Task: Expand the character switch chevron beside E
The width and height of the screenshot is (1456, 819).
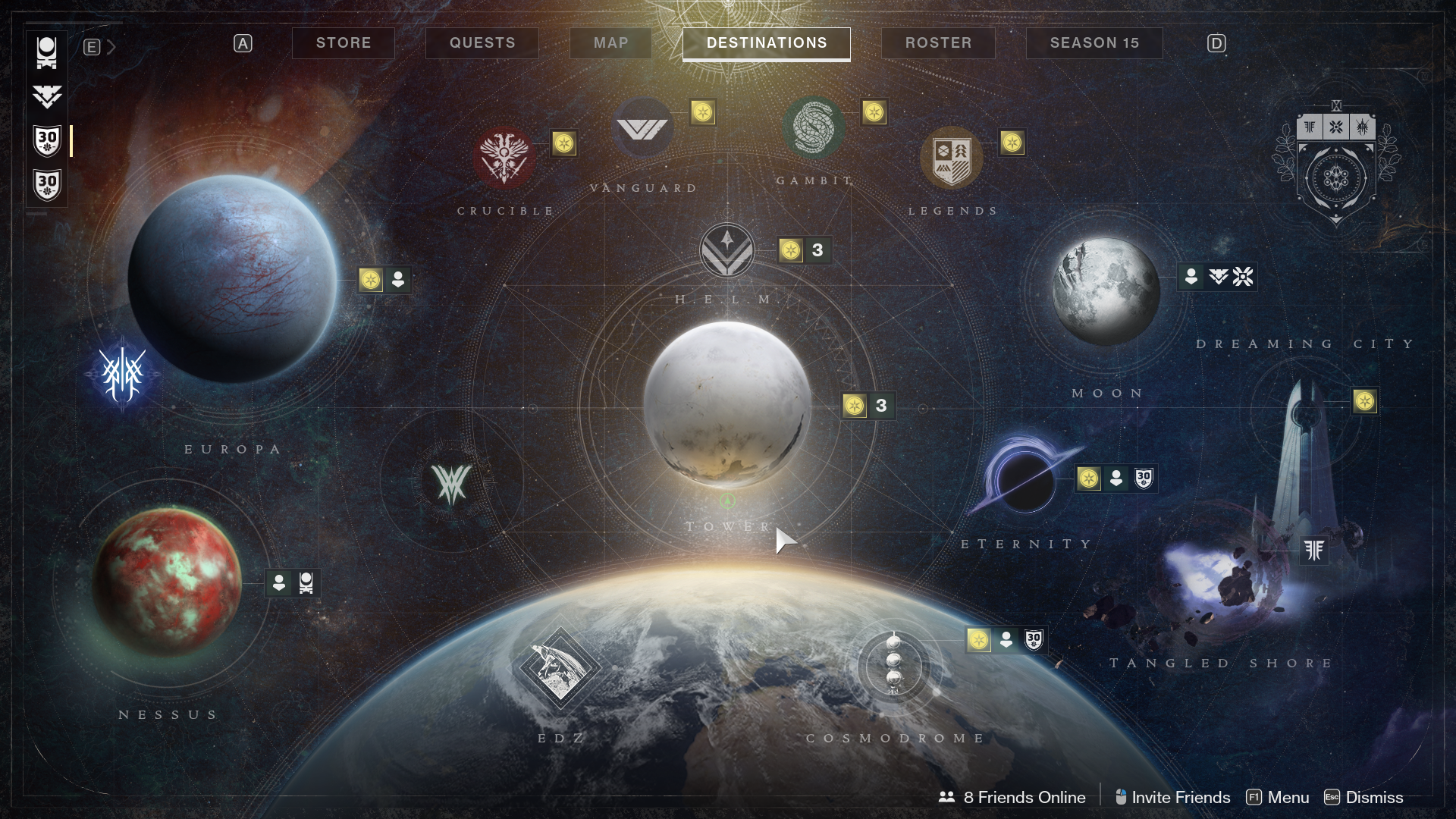Action: 111,46
